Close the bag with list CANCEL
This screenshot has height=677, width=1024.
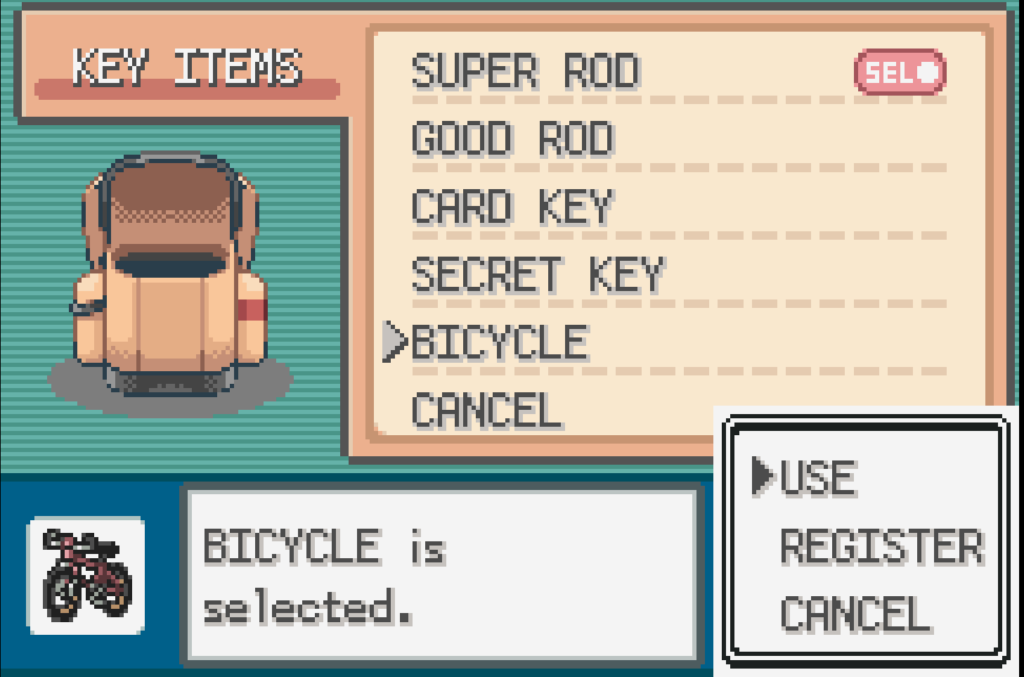(486, 410)
